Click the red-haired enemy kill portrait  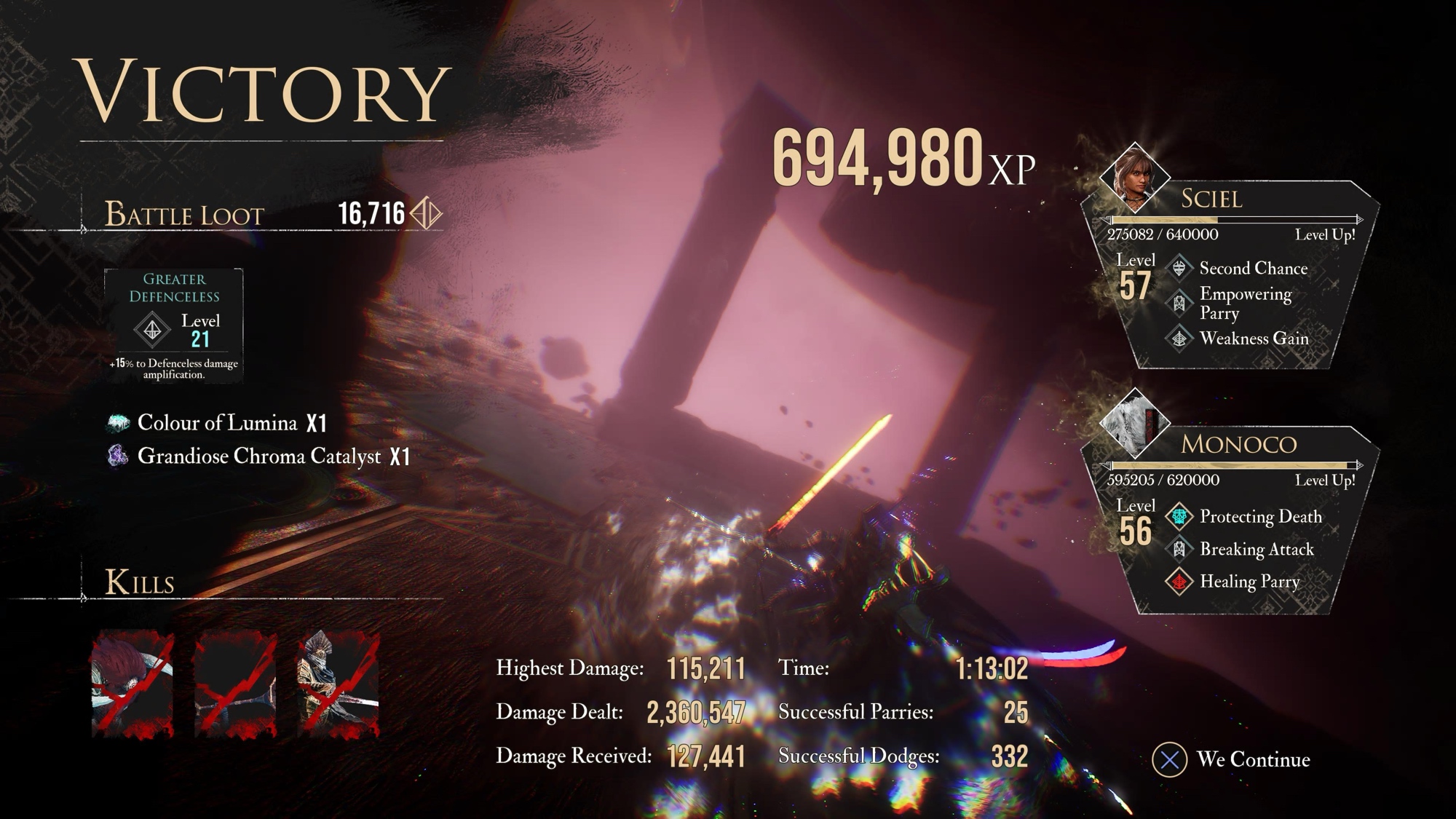132,684
